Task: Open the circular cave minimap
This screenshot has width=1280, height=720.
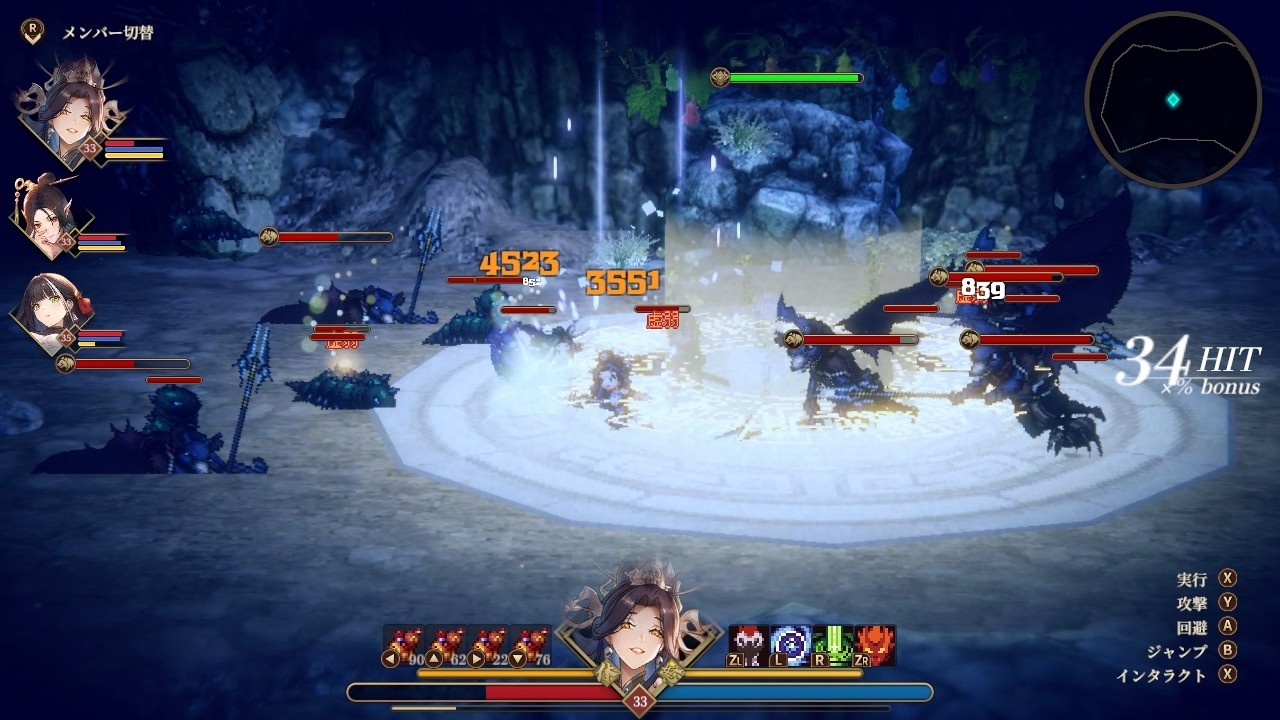Action: pos(1172,100)
